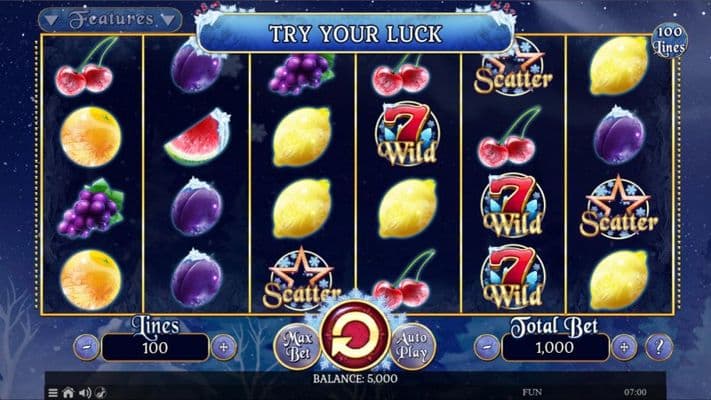Image resolution: width=711 pixels, height=400 pixels.
Task: Open the Features dropdown
Action: 111,19
